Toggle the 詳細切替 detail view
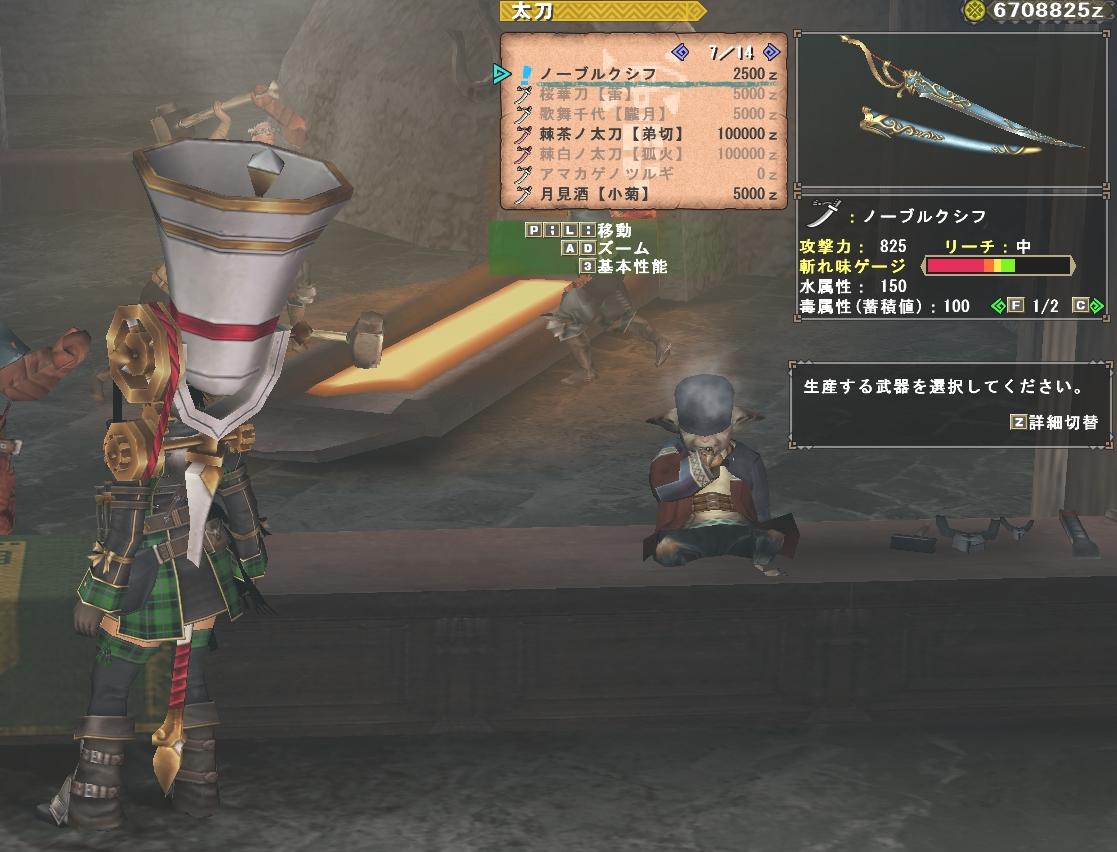The width and height of the screenshot is (1117, 852). [x=1055, y=422]
